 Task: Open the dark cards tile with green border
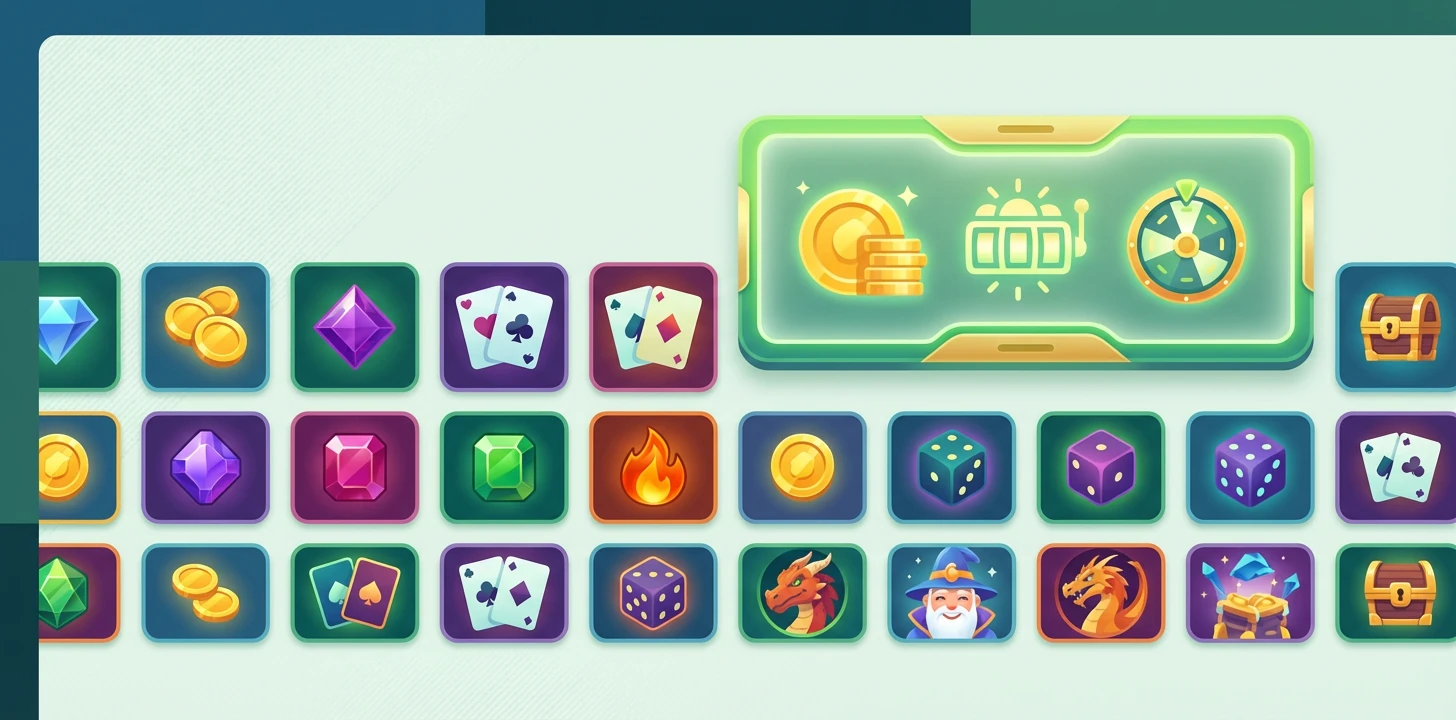(355, 593)
